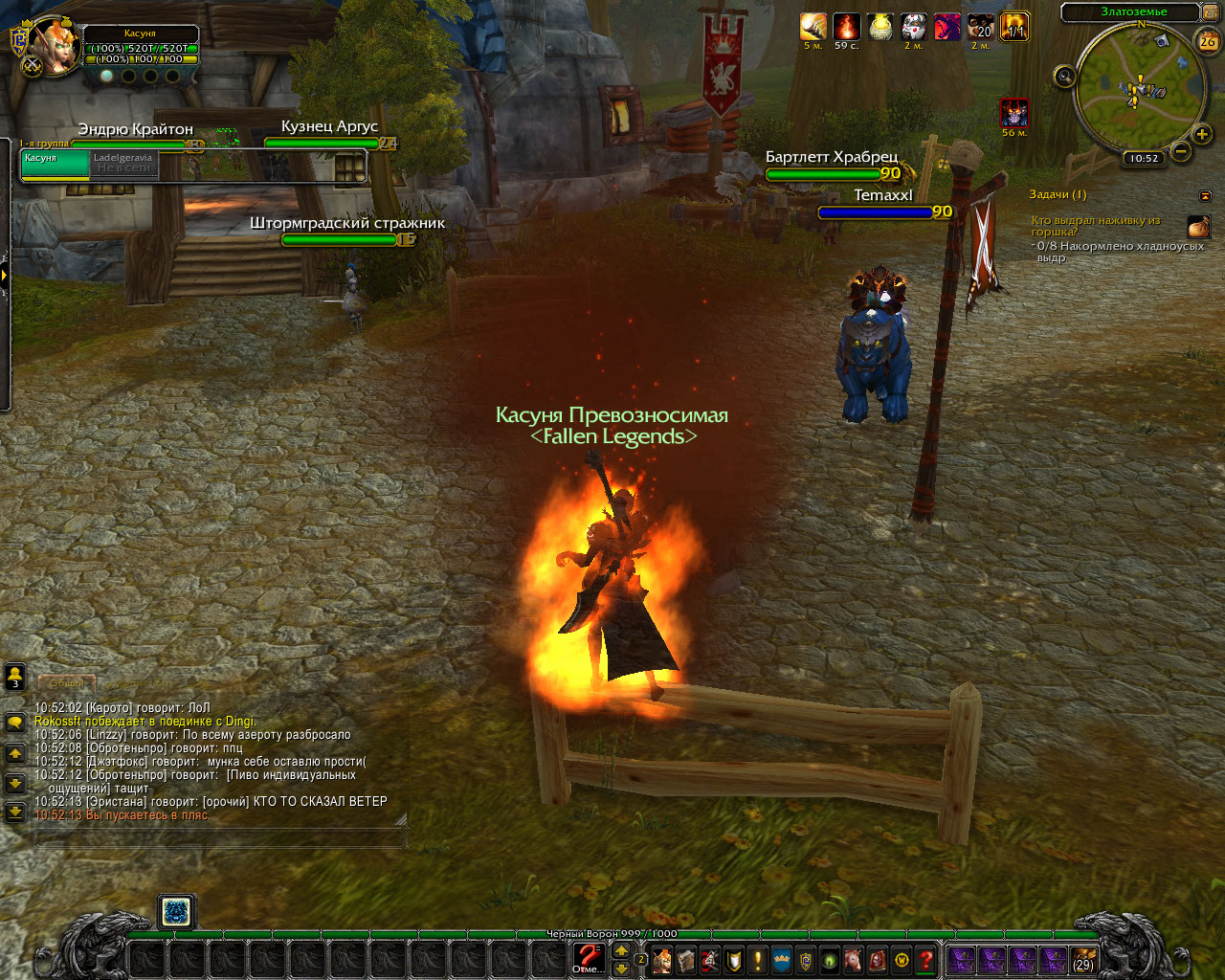Open the spellbook micro button
Image resolution: width=1225 pixels, height=980 pixels.
(686, 959)
